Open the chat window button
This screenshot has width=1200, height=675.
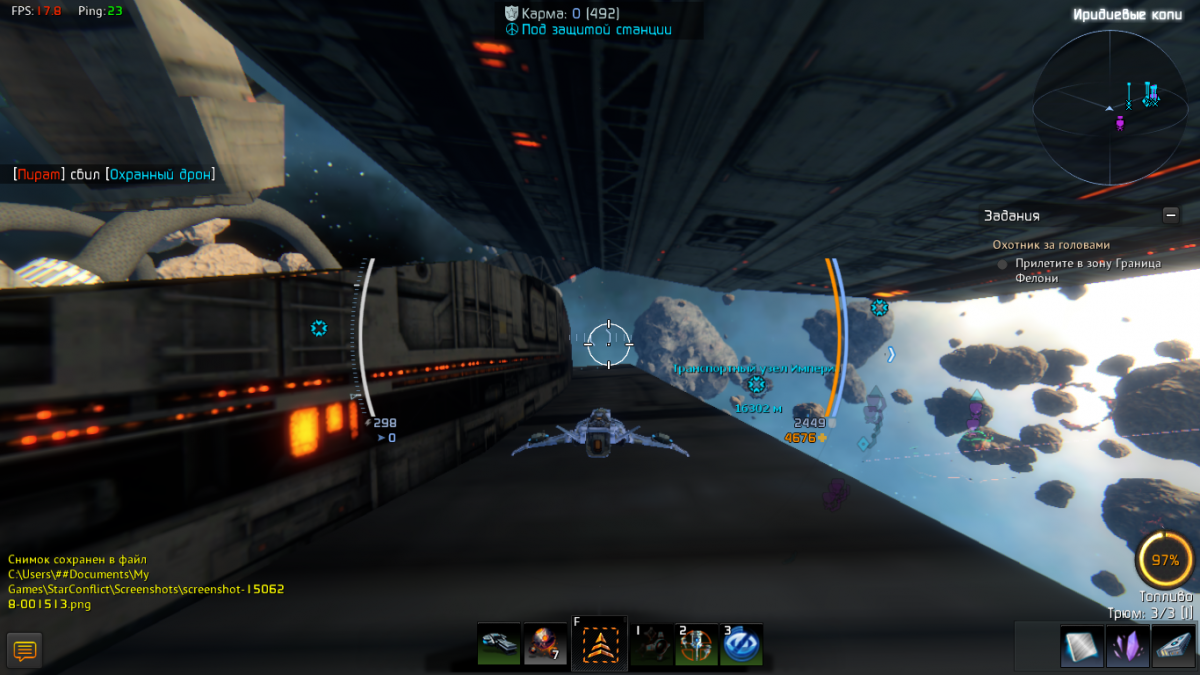25,650
